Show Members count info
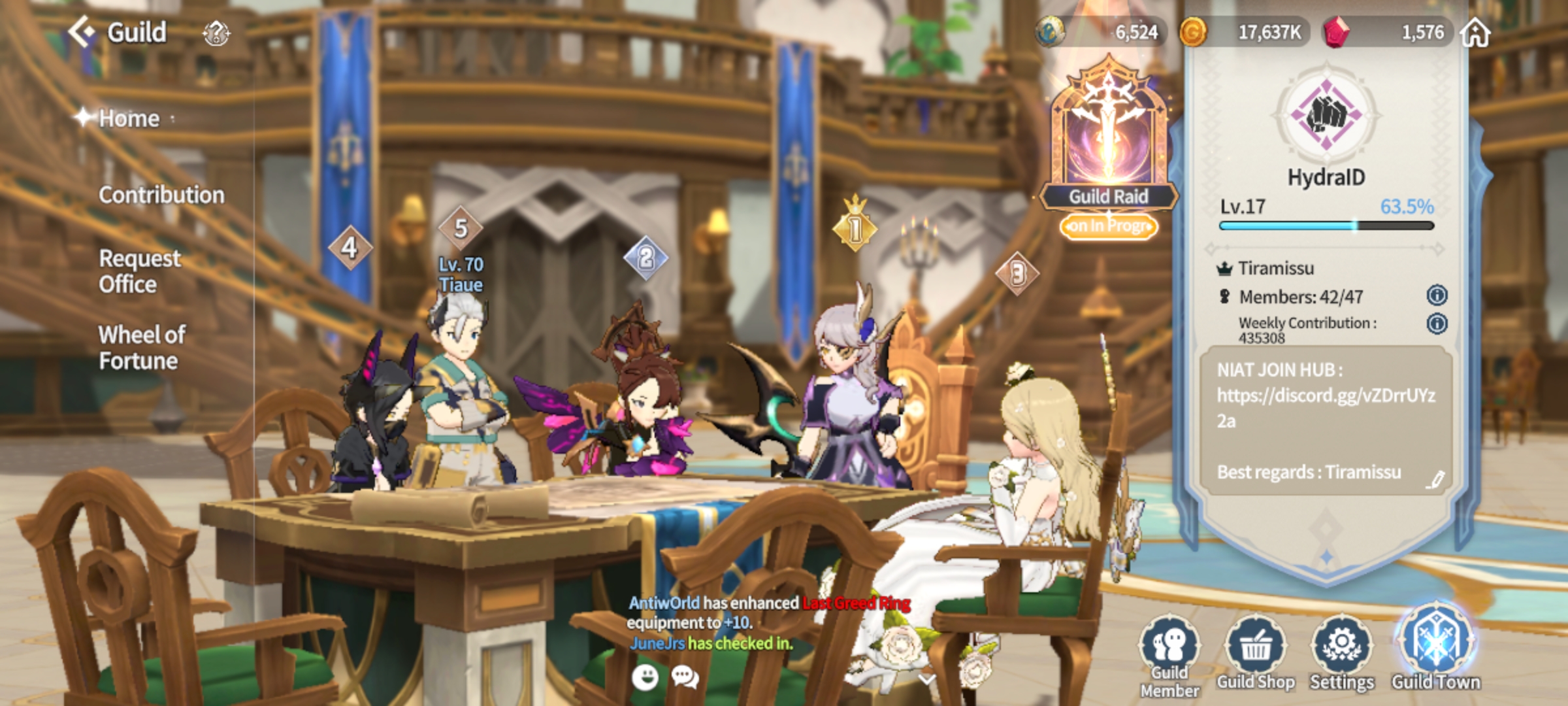1568x706 pixels. click(x=1437, y=295)
